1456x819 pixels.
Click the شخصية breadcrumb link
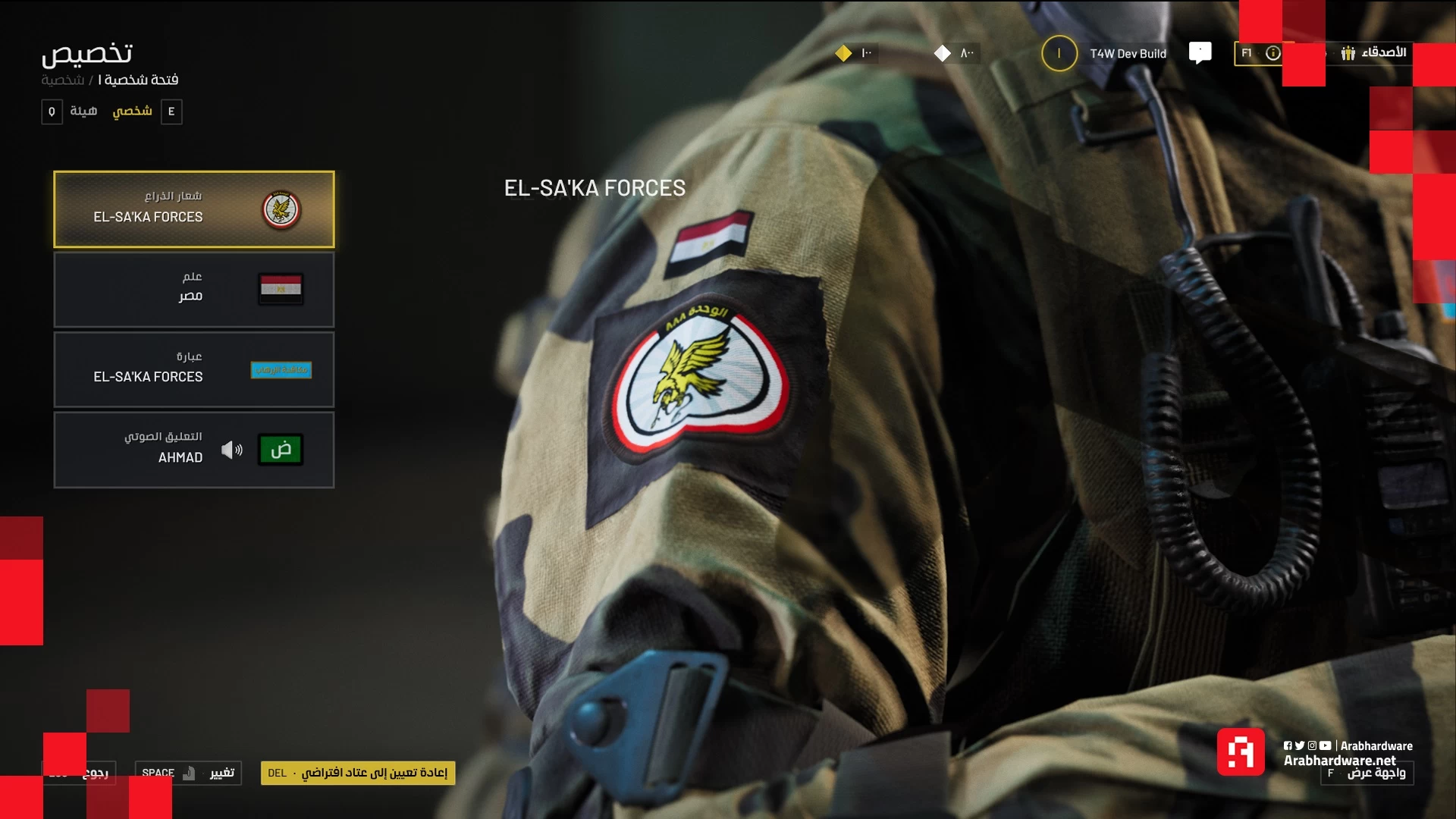coord(62,80)
